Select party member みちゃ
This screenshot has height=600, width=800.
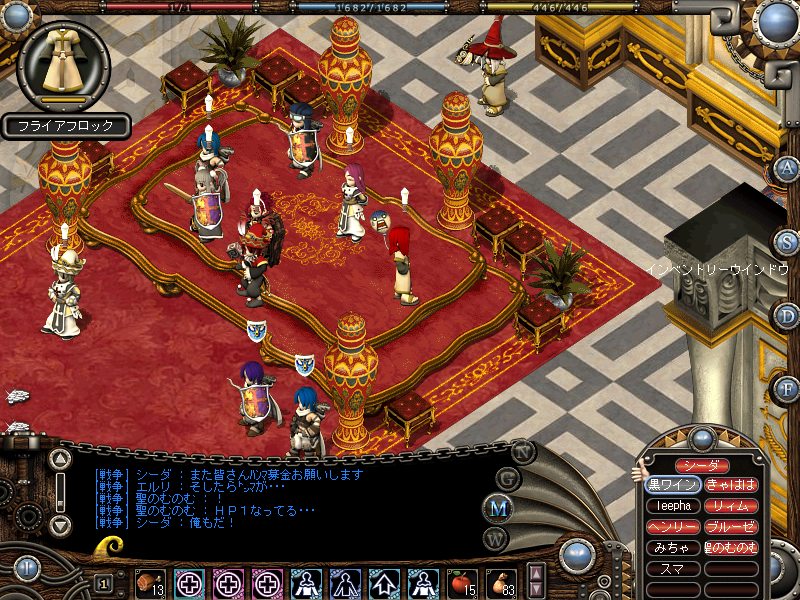tap(672, 548)
